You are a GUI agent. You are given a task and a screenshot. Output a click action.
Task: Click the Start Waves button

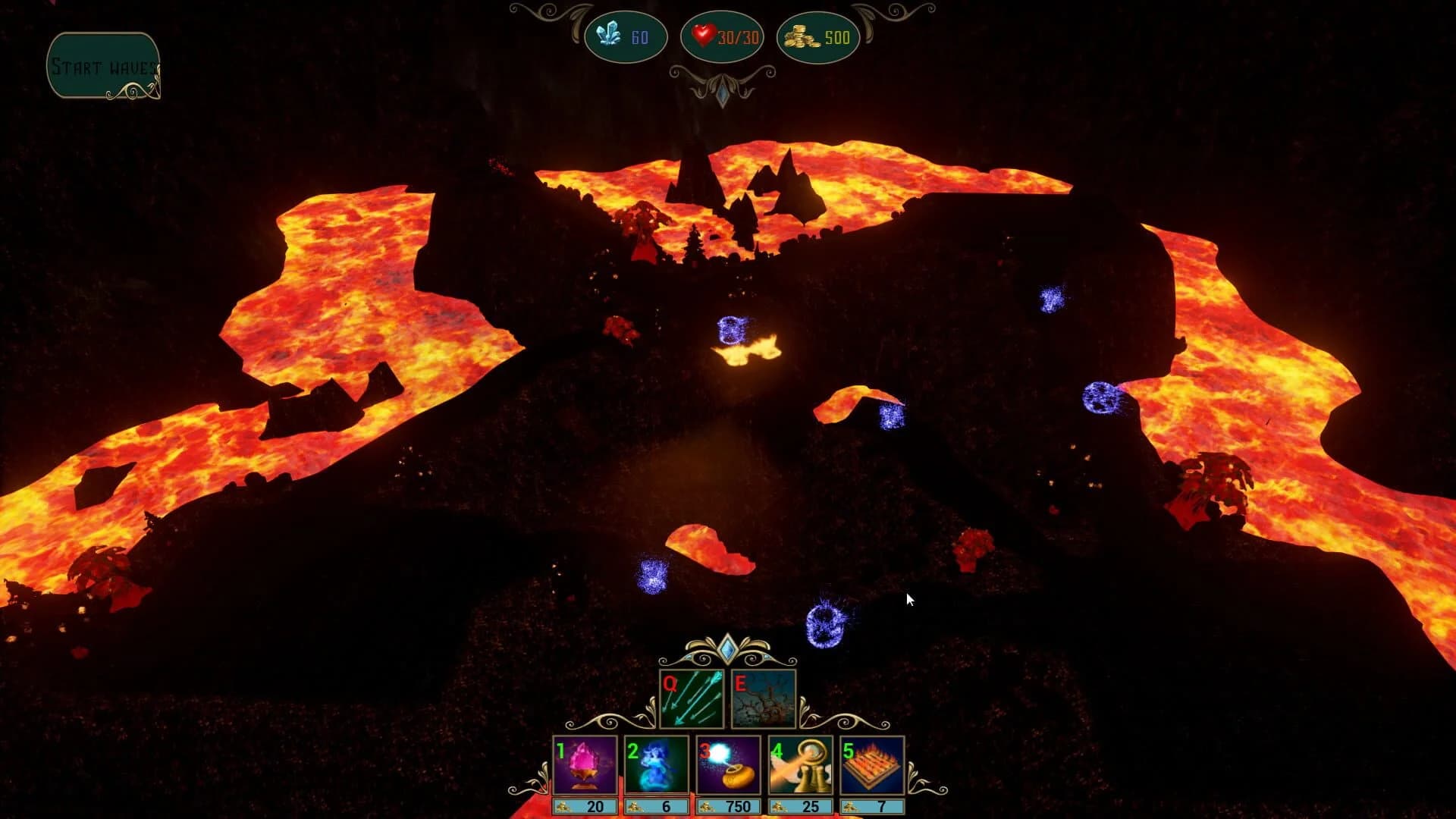pyautogui.click(x=103, y=66)
